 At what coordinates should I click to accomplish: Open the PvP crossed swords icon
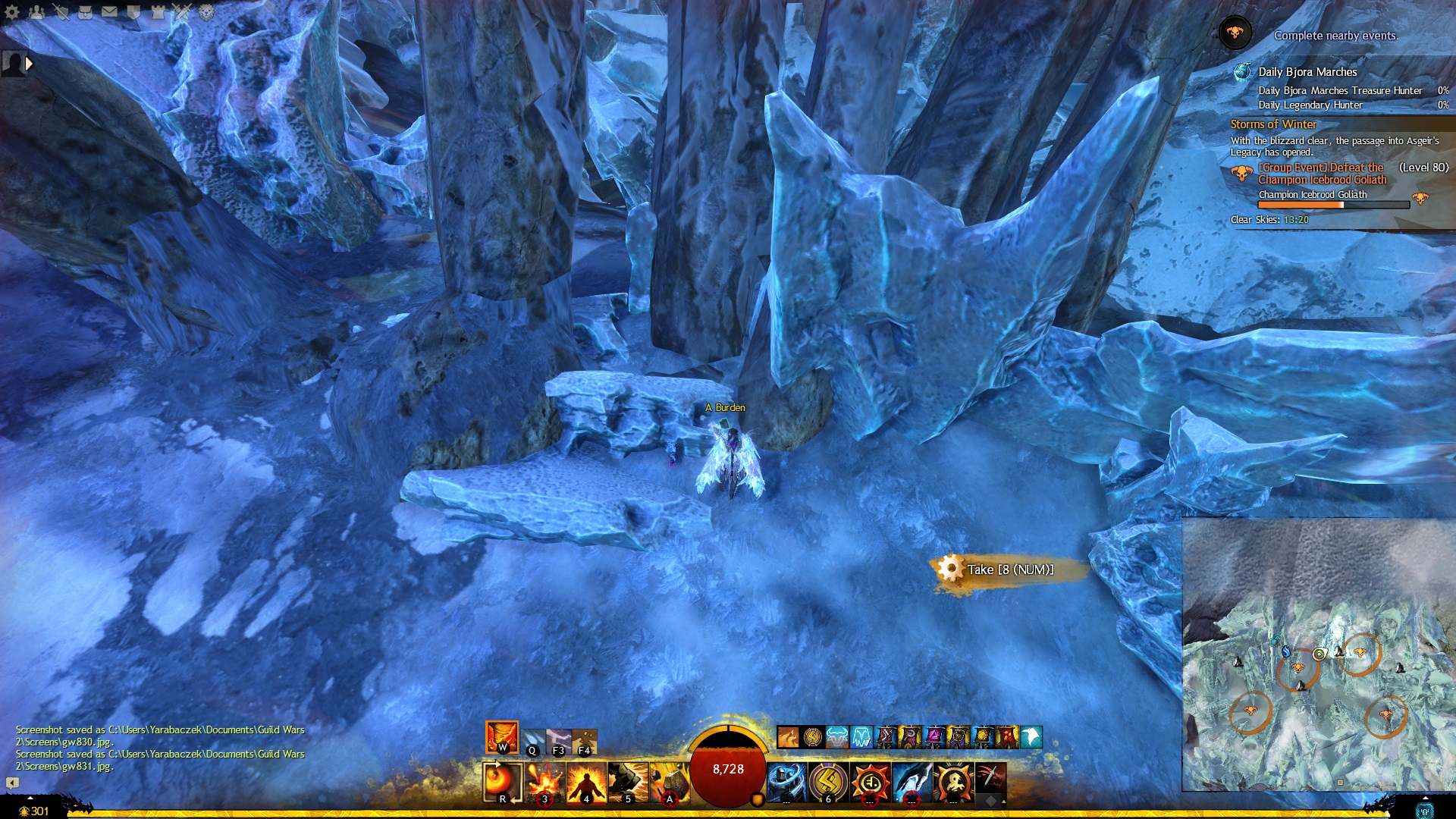pyautogui.click(x=182, y=11)
